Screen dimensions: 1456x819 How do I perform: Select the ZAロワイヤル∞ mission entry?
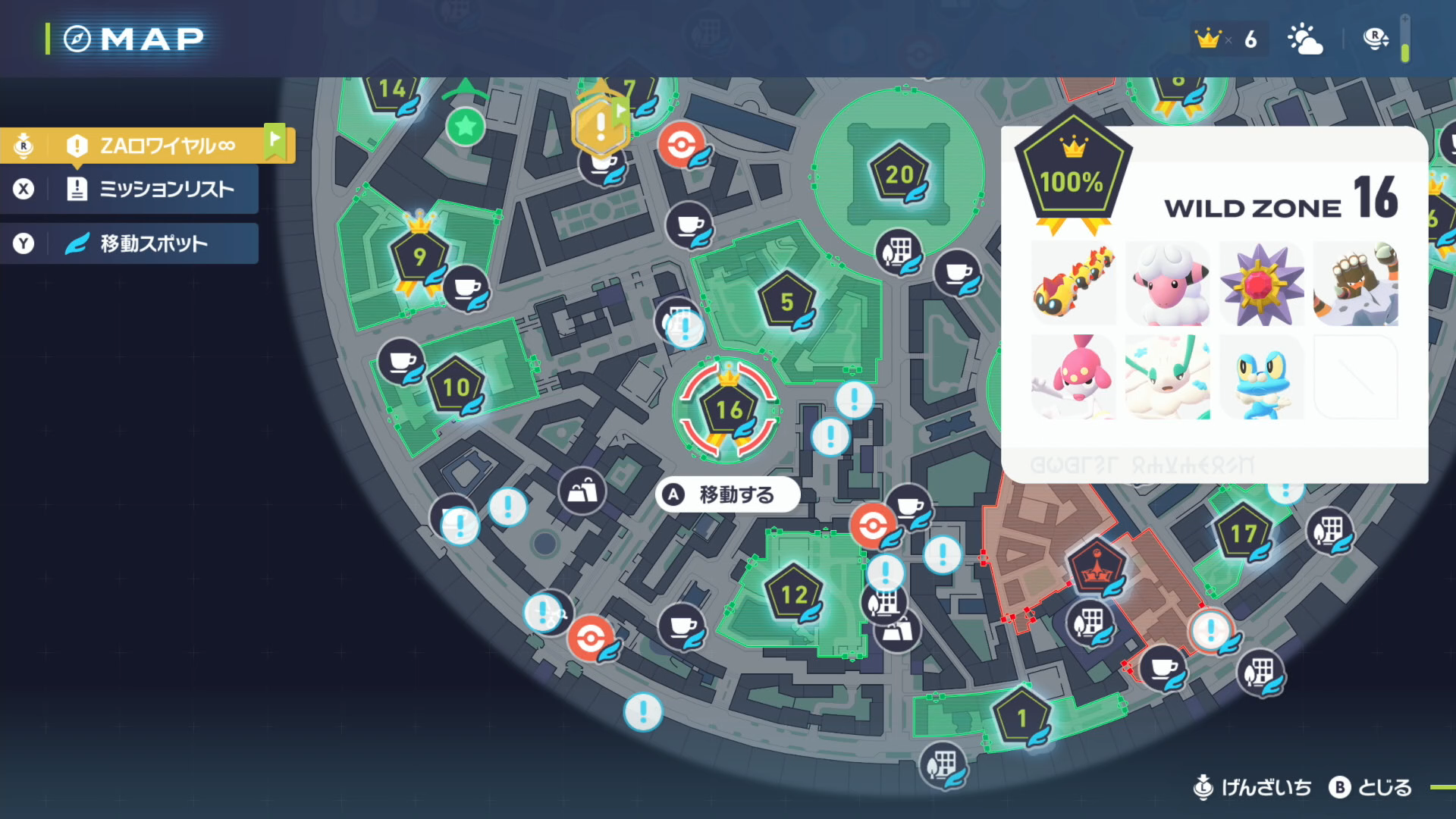167,145
